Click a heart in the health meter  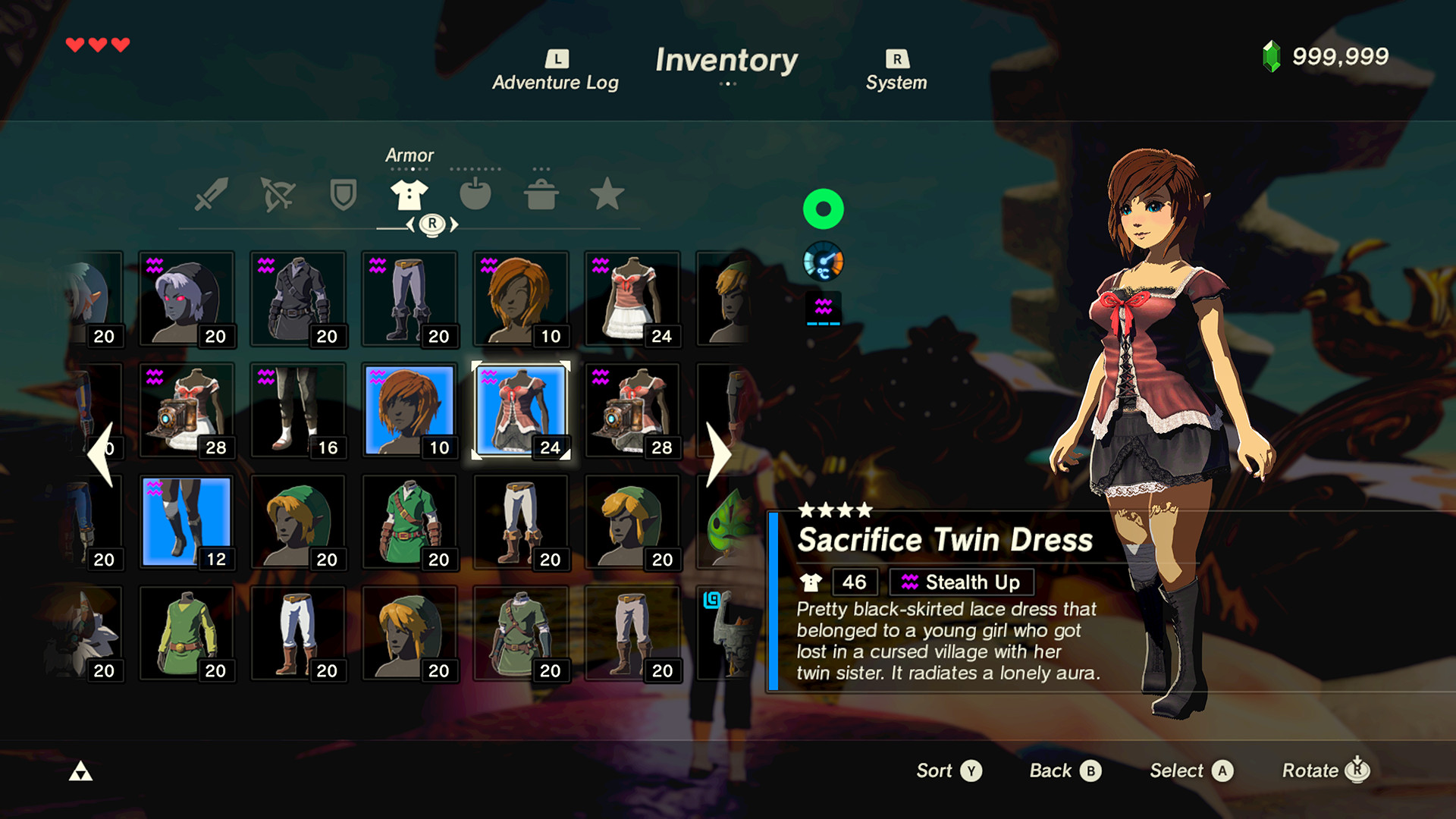(x=74, y=44)
